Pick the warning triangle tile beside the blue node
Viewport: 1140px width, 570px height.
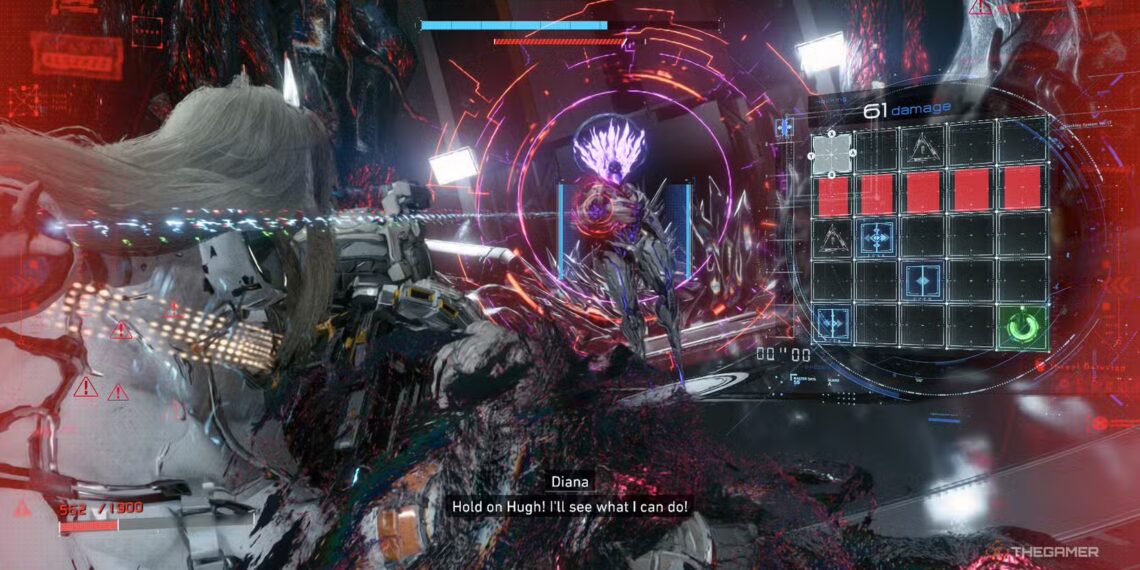[831, 236]
